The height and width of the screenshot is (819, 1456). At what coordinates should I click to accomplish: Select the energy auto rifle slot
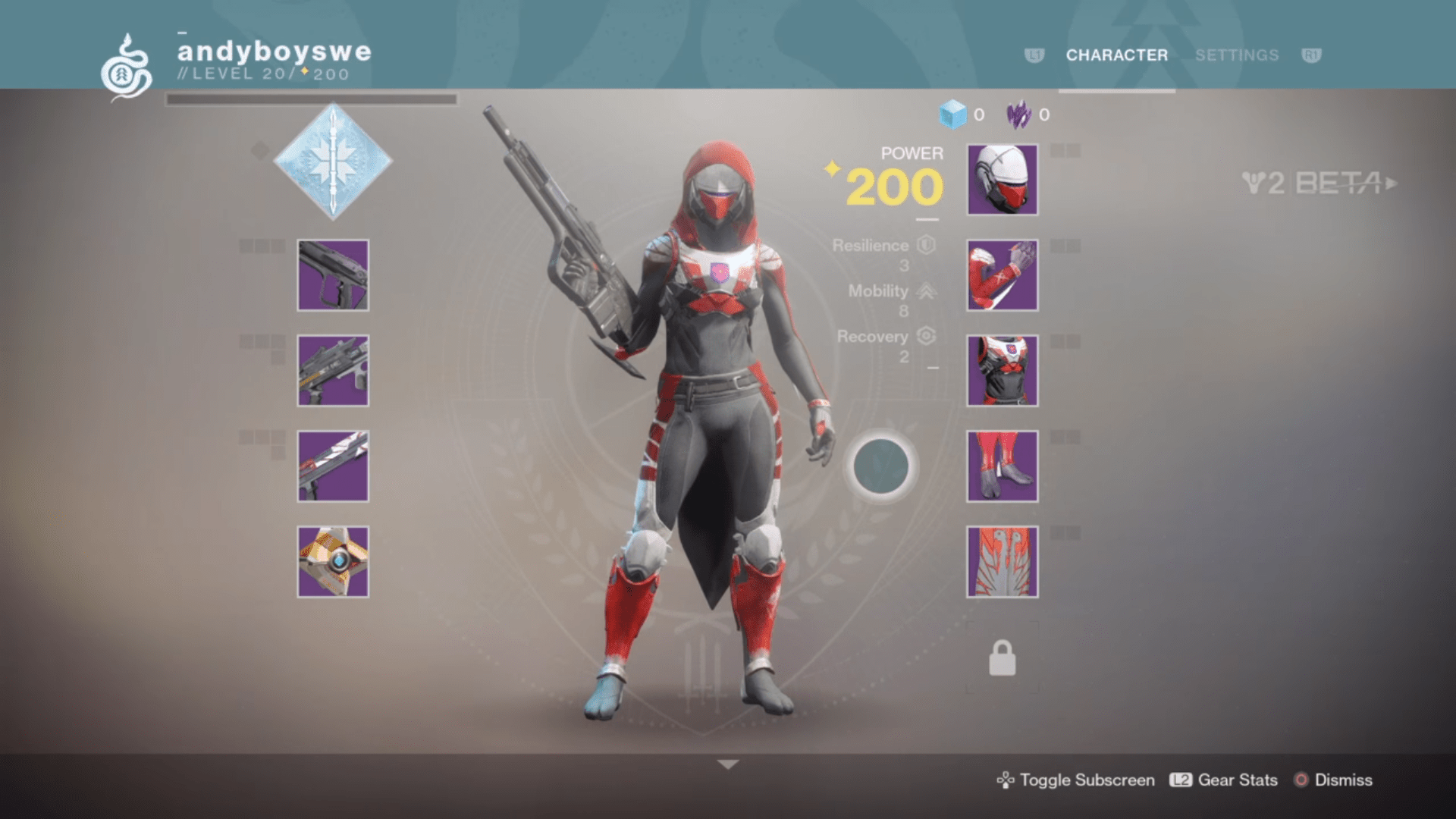tap(333, 372)
